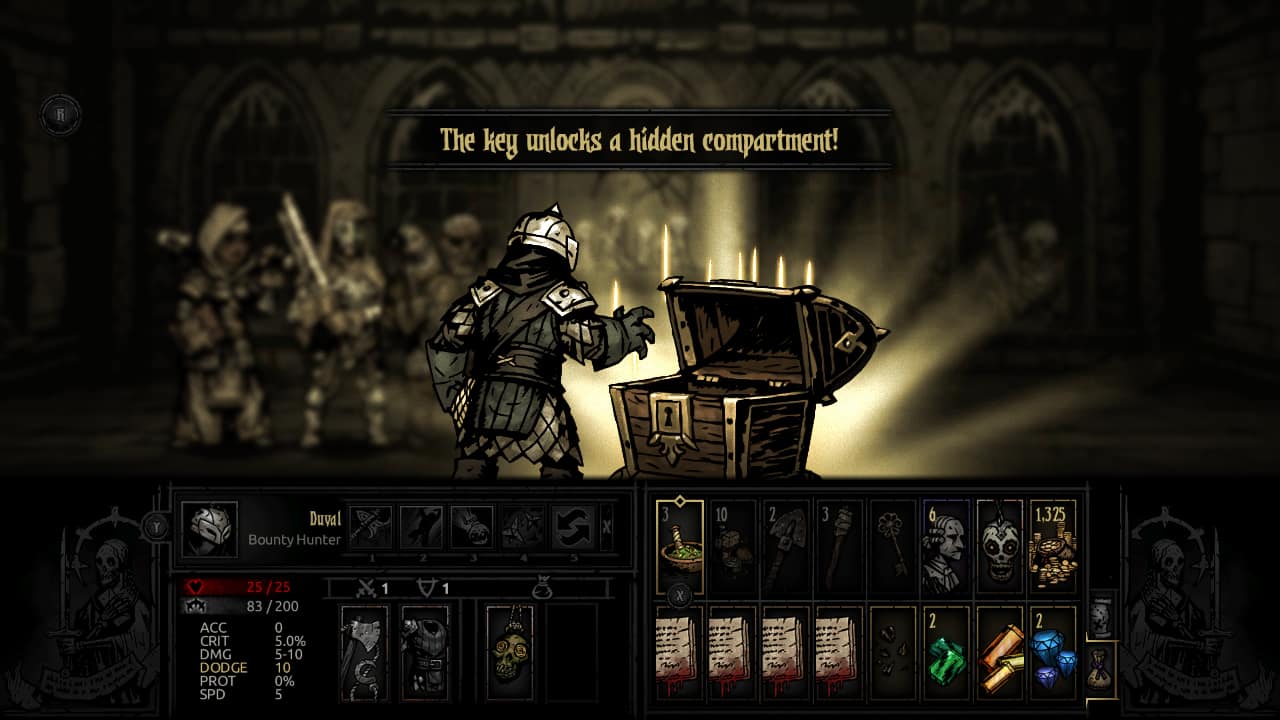This screenshot has width=1280, height=720.
Task: Click Duval's equipped armor slot
Action: point(426,650)
